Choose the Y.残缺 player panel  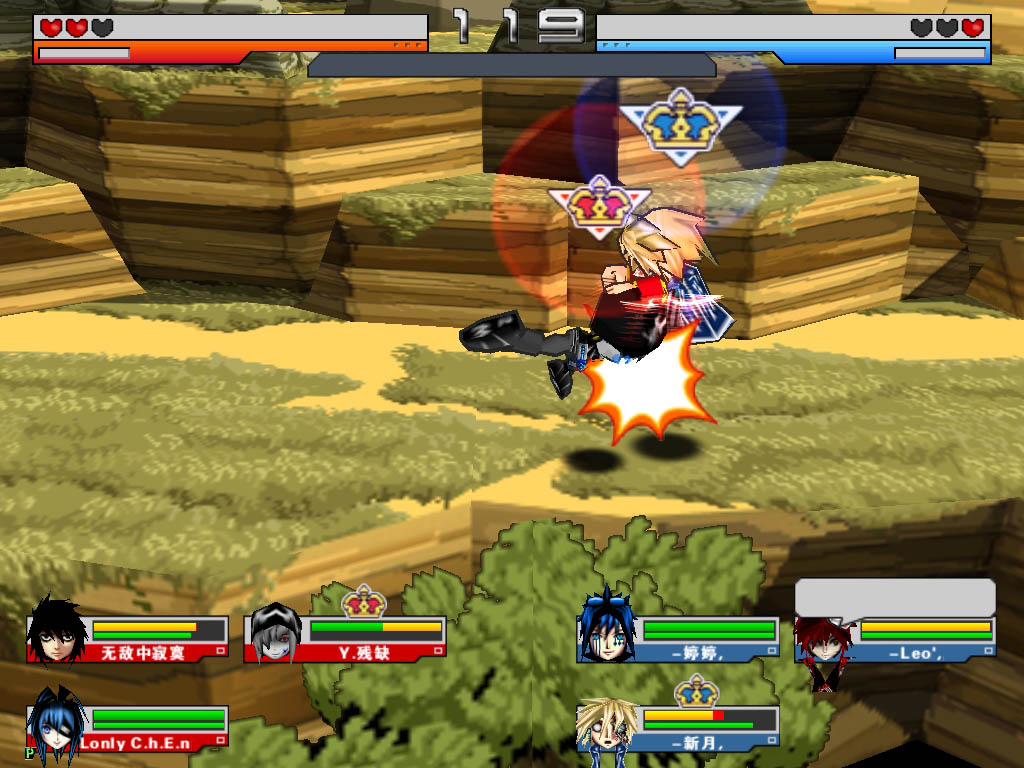[x=346, y=639]
